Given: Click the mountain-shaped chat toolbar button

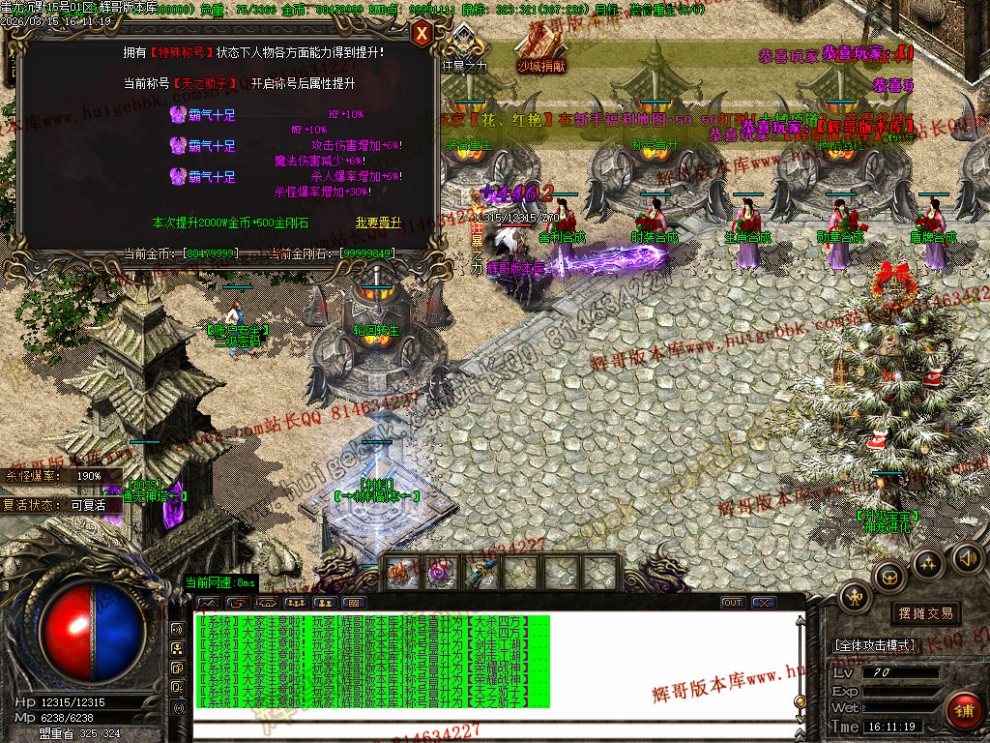Looking at the screenshot, I should click(208, 603).
